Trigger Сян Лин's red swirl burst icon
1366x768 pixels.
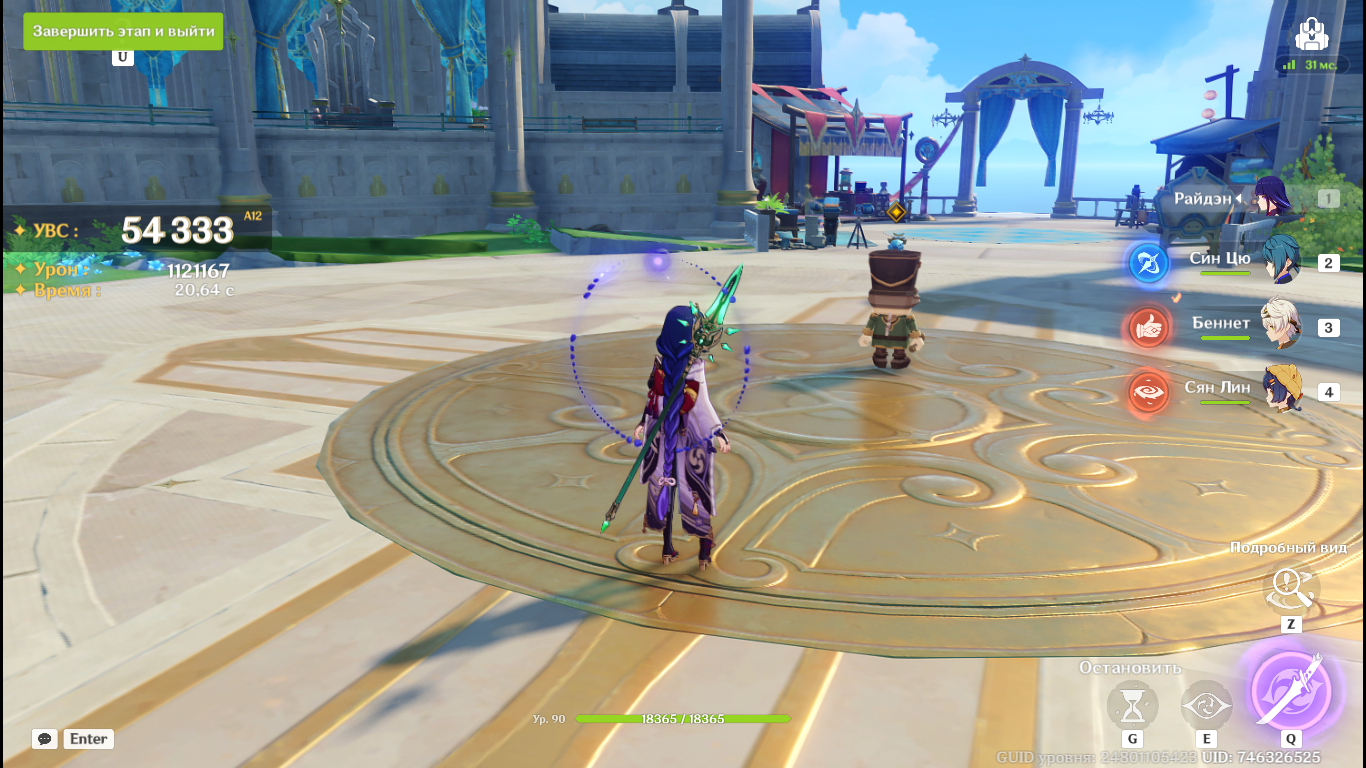tap(1149, 391)
